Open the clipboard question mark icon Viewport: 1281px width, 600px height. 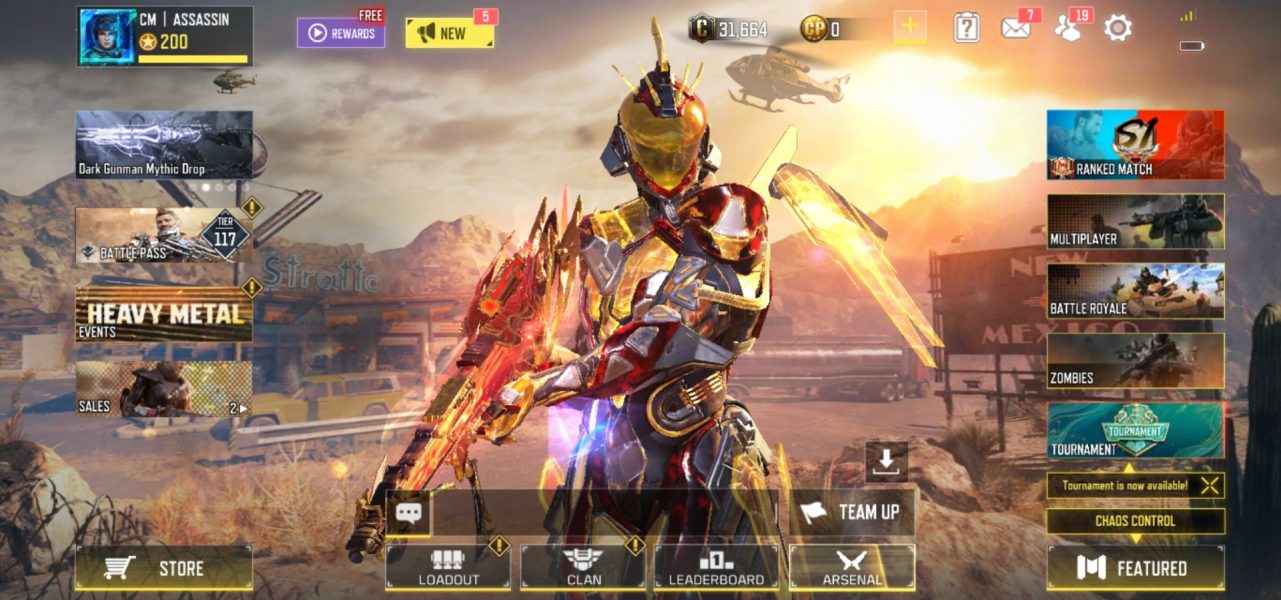966,28
